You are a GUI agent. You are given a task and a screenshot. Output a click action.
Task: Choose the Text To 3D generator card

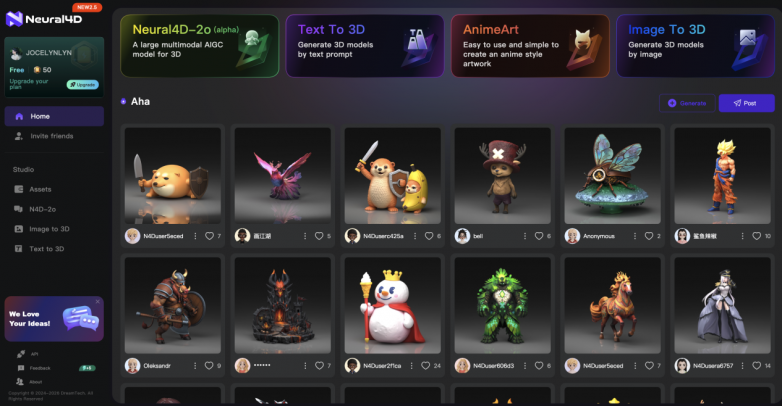coord(363,46)
